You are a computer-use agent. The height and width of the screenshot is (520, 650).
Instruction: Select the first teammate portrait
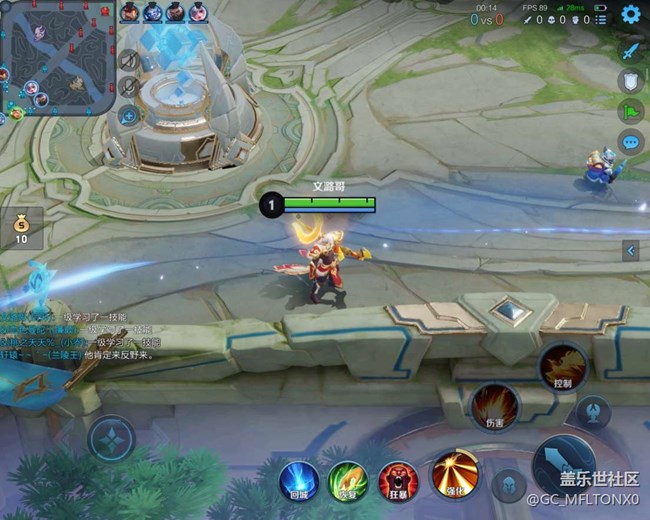coord(131,13)
